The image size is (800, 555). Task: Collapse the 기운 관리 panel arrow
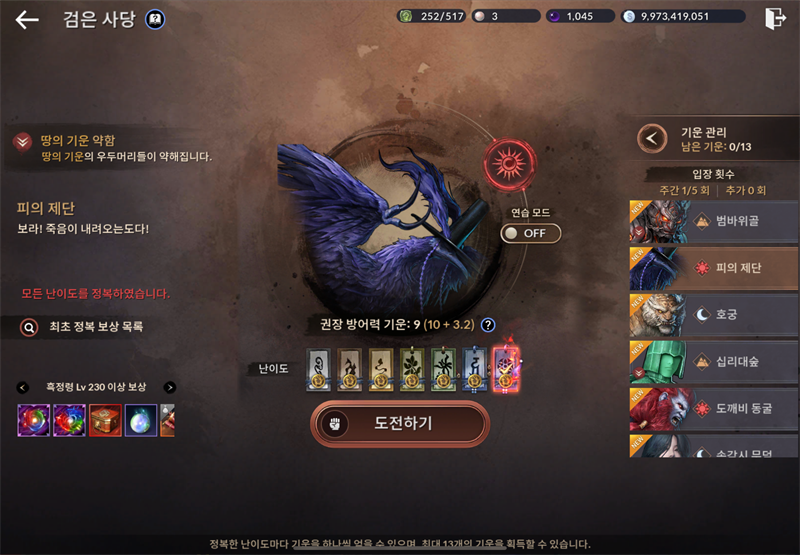point(652,138)
